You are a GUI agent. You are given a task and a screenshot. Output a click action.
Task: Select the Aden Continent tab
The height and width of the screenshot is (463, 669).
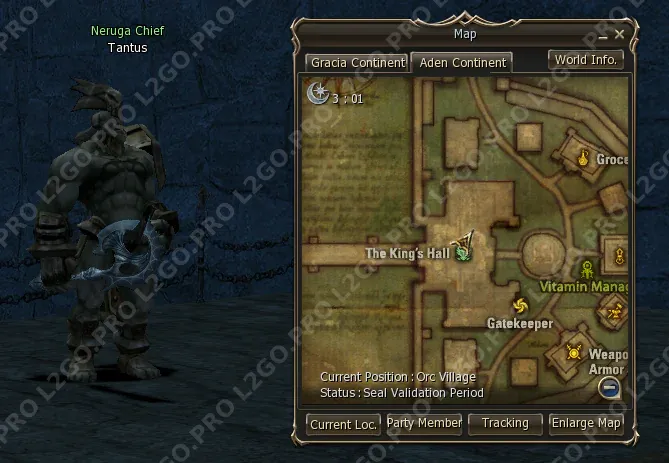[x=462, y=62]
